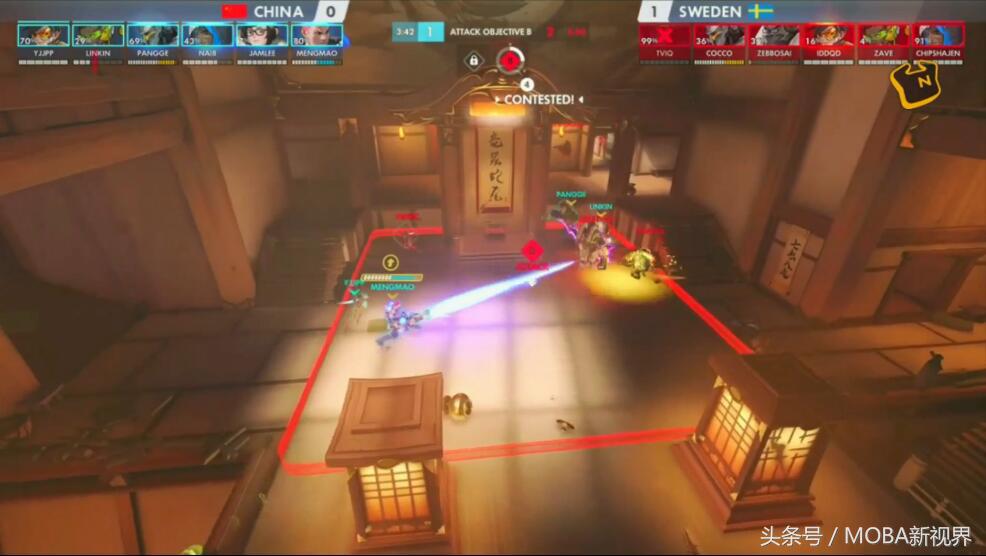The width and height of the screenshot is (986, 556).
Task: Select CHIPSHAJEN's player portrait
Action: coord(939,36)
